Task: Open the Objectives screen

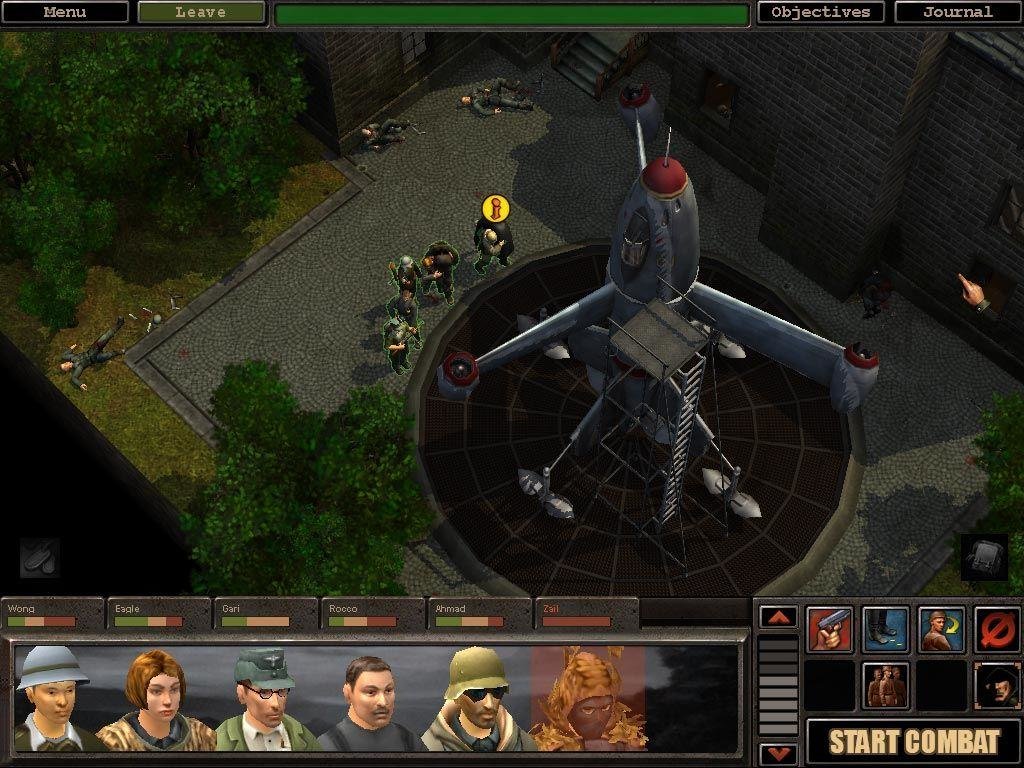Action: tap(821, 13)
